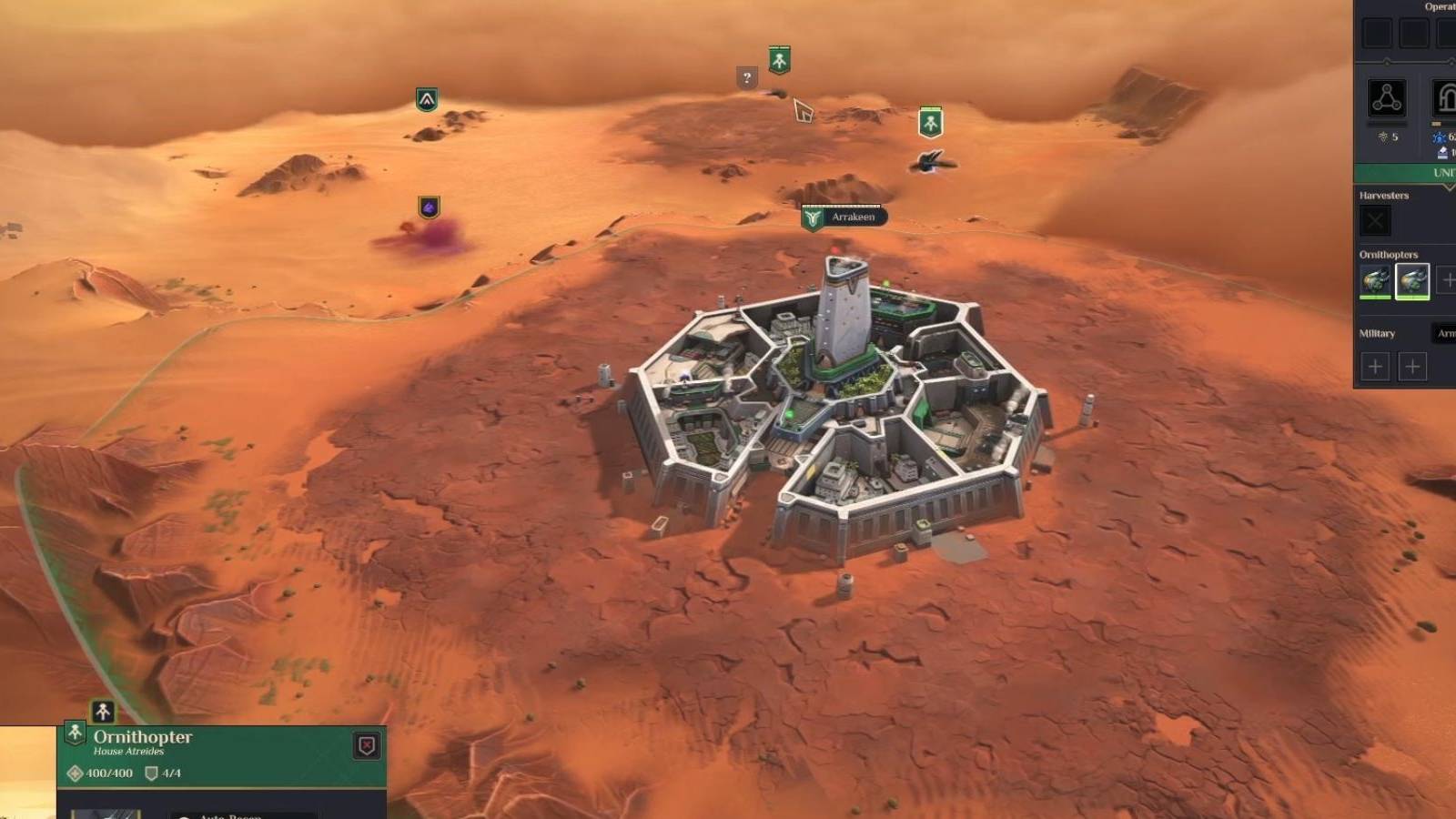Click the dark faction shield marker on the left ridge
The width and height of the screenshot is (1456, 819).
(429, 98)
